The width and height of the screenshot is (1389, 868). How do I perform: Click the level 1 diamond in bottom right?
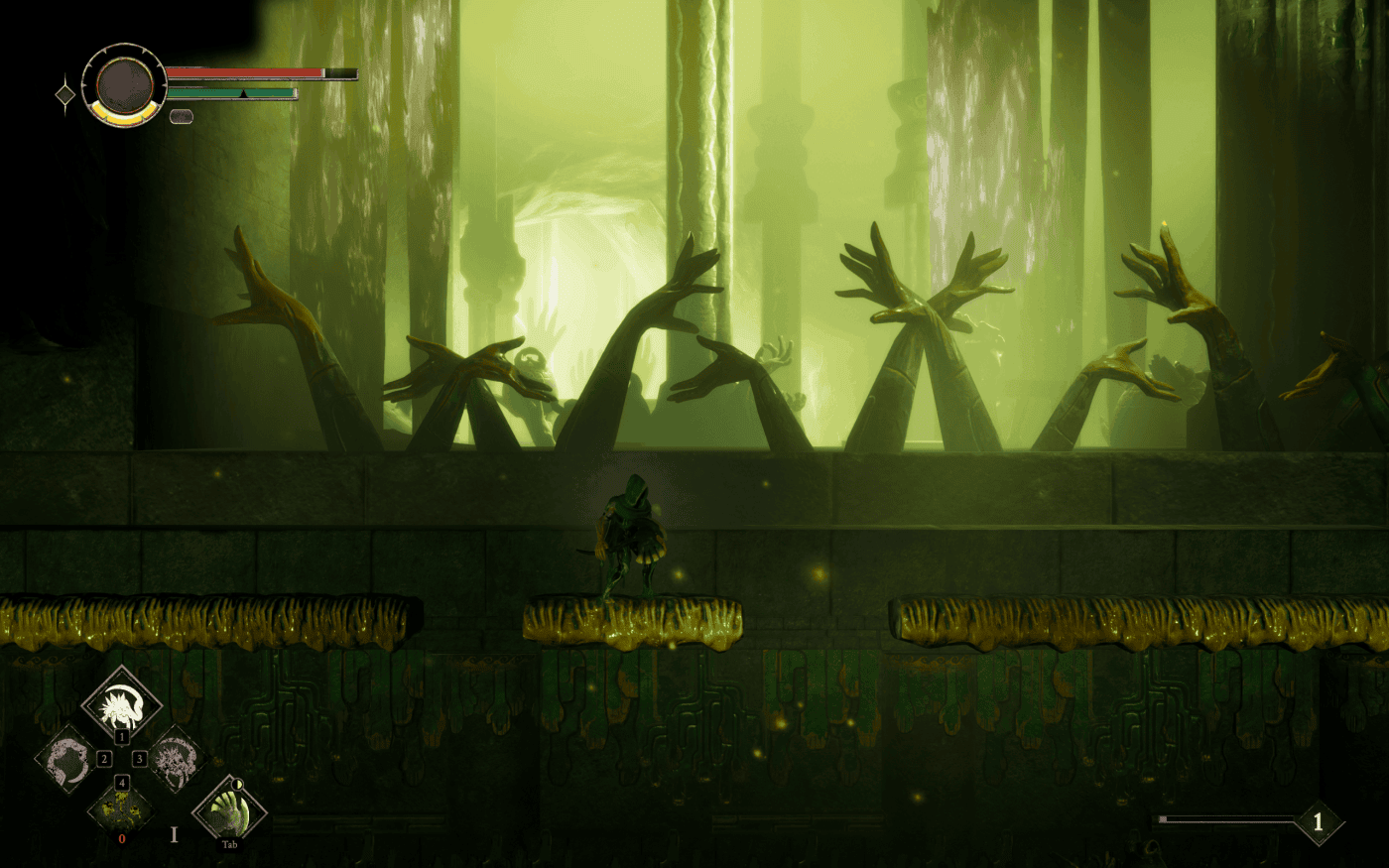(x=1318, y=821)
